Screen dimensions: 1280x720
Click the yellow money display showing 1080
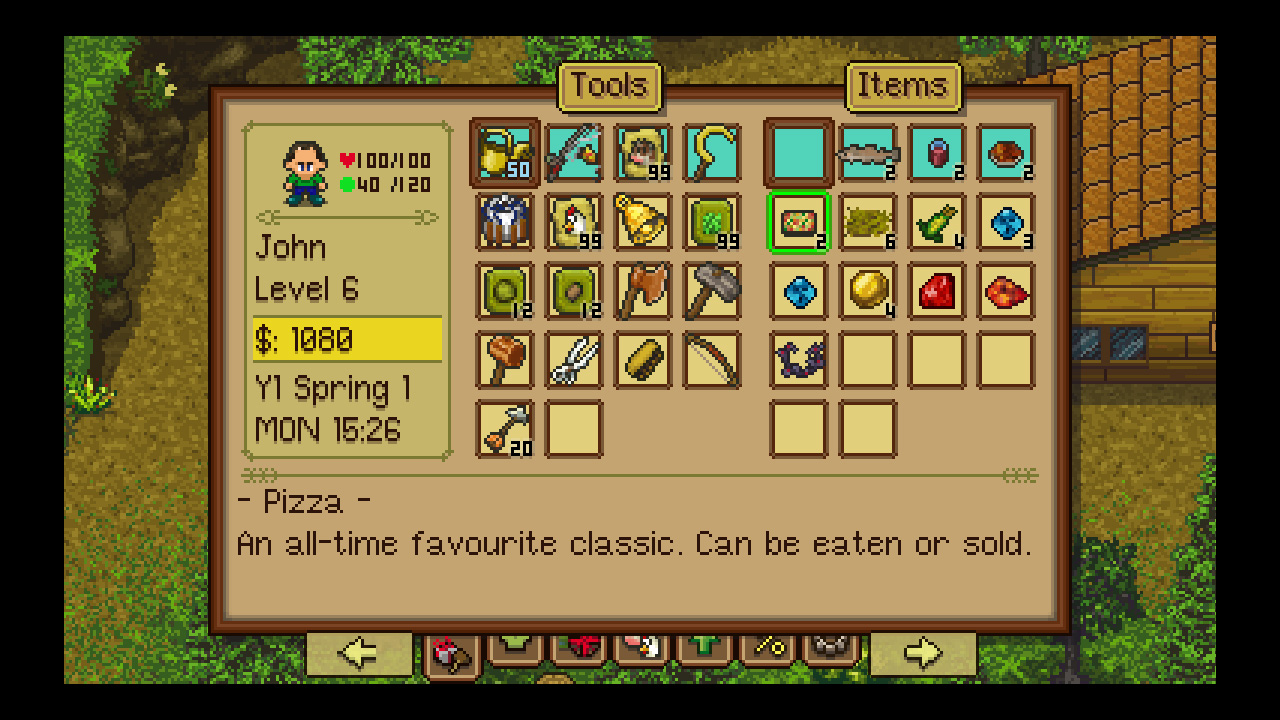coord(345,340)
